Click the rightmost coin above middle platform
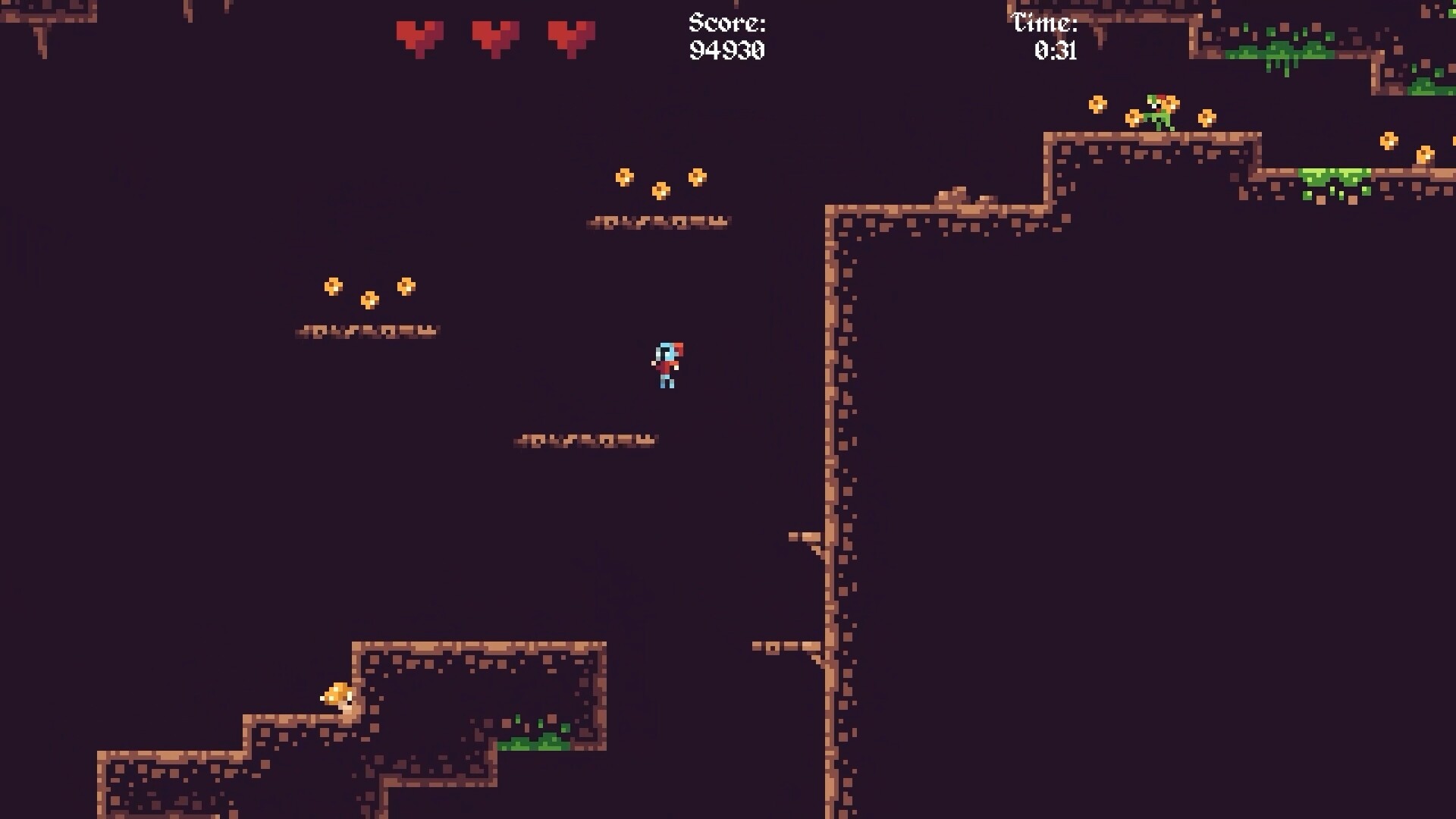Screen dimensions: 1456x819 tap(697, 176)
